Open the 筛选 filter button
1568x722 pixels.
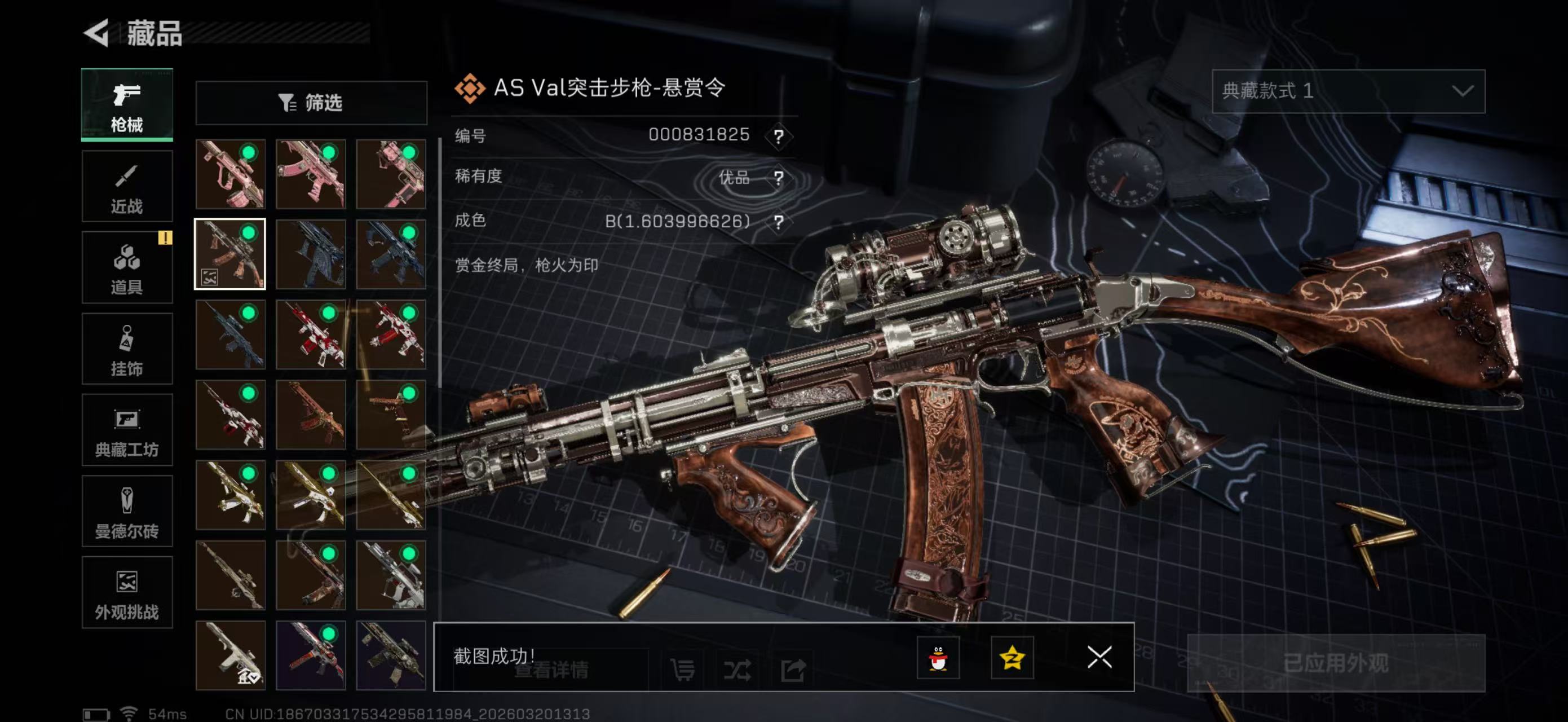(311, 103)
